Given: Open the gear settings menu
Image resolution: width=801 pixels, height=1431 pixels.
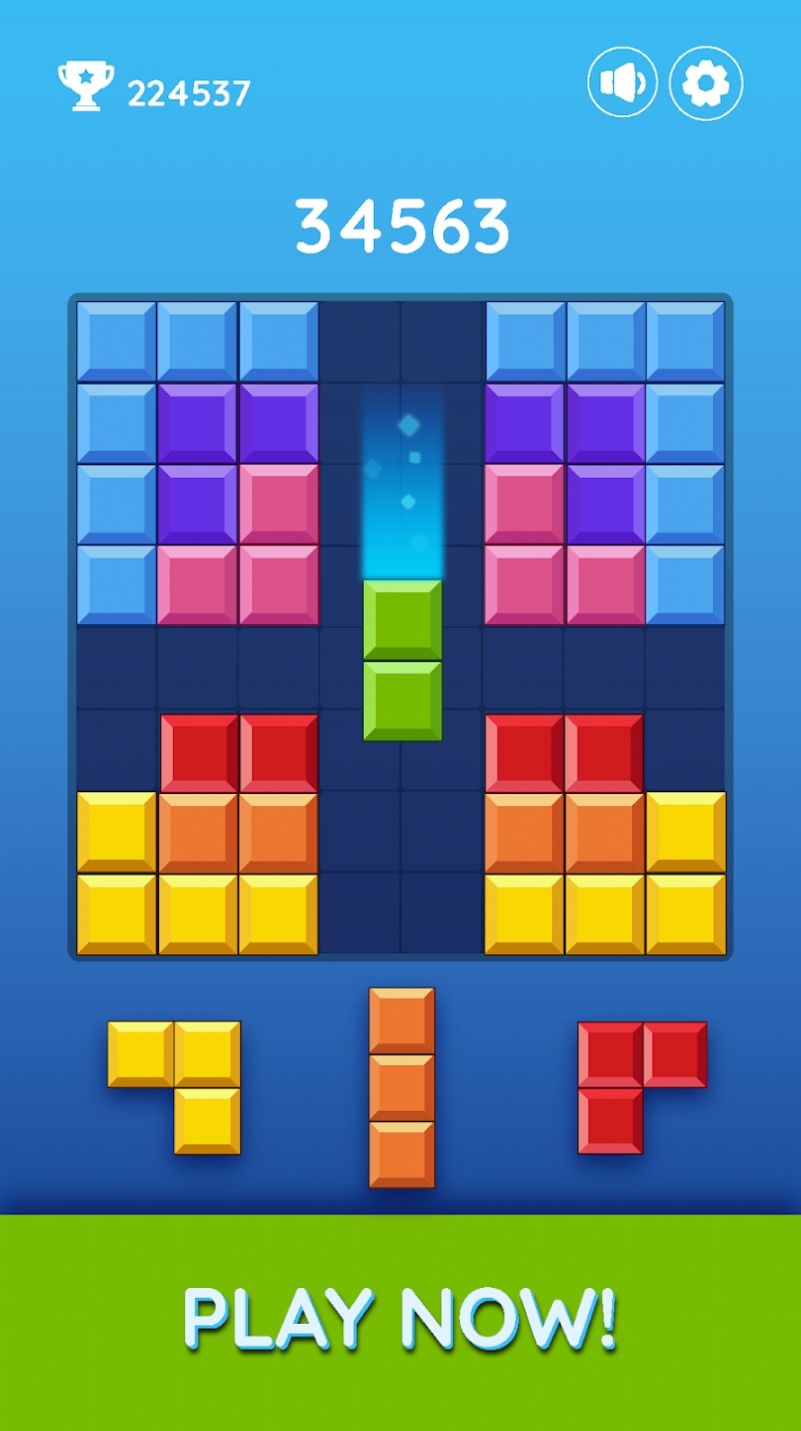Looking at the screenshot, I should pos(706,83).
